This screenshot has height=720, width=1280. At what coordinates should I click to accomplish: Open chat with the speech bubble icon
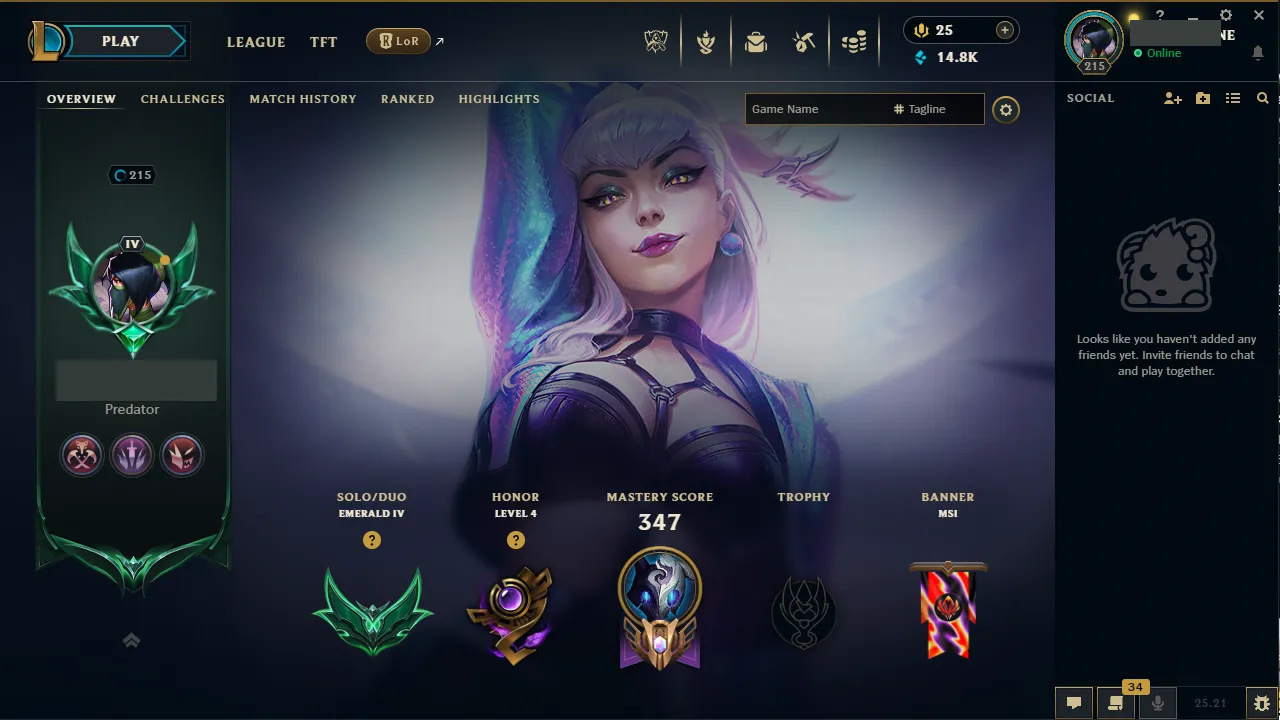1073,702
